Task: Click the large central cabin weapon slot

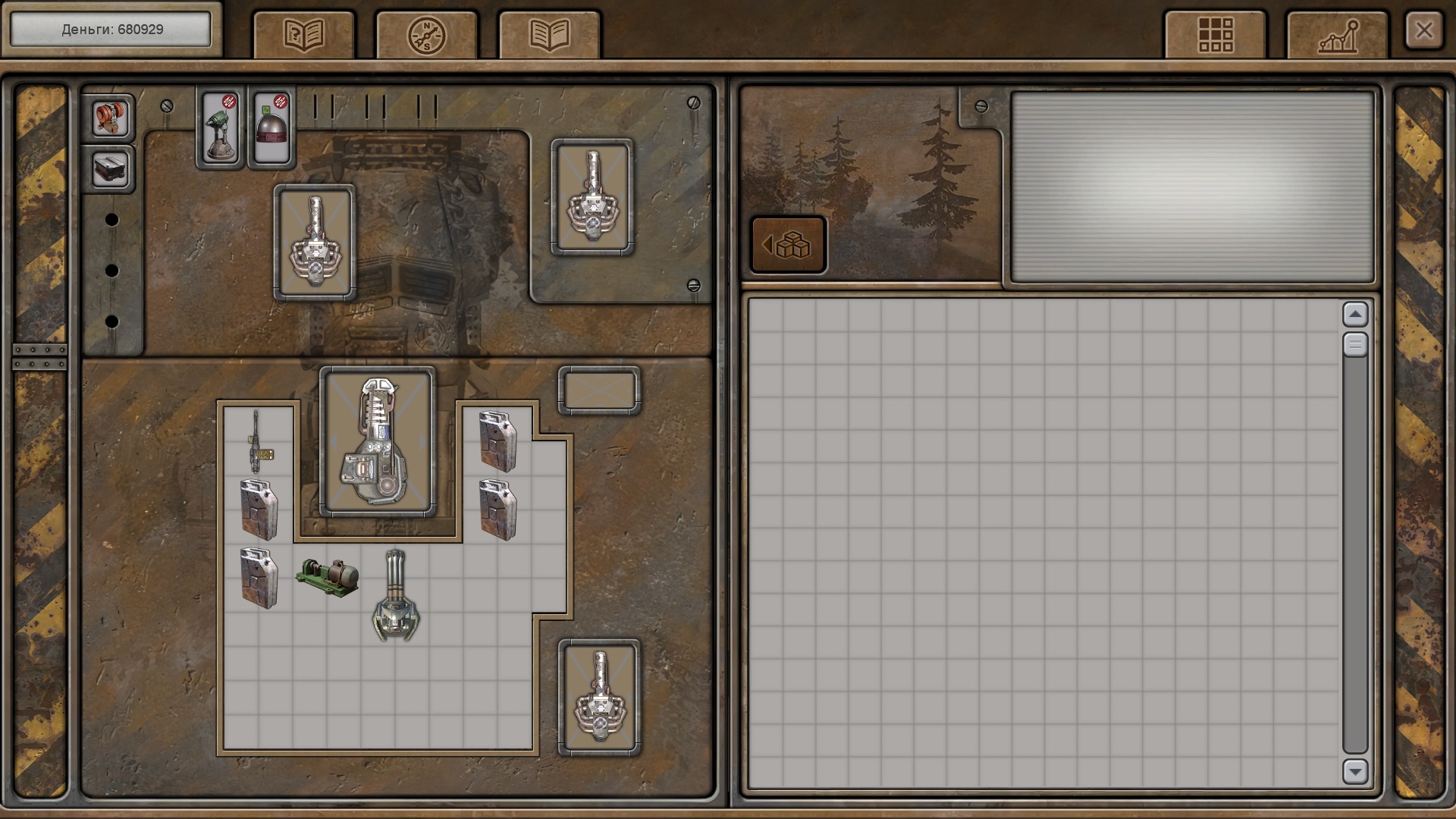Action: (x=378, y=441)
